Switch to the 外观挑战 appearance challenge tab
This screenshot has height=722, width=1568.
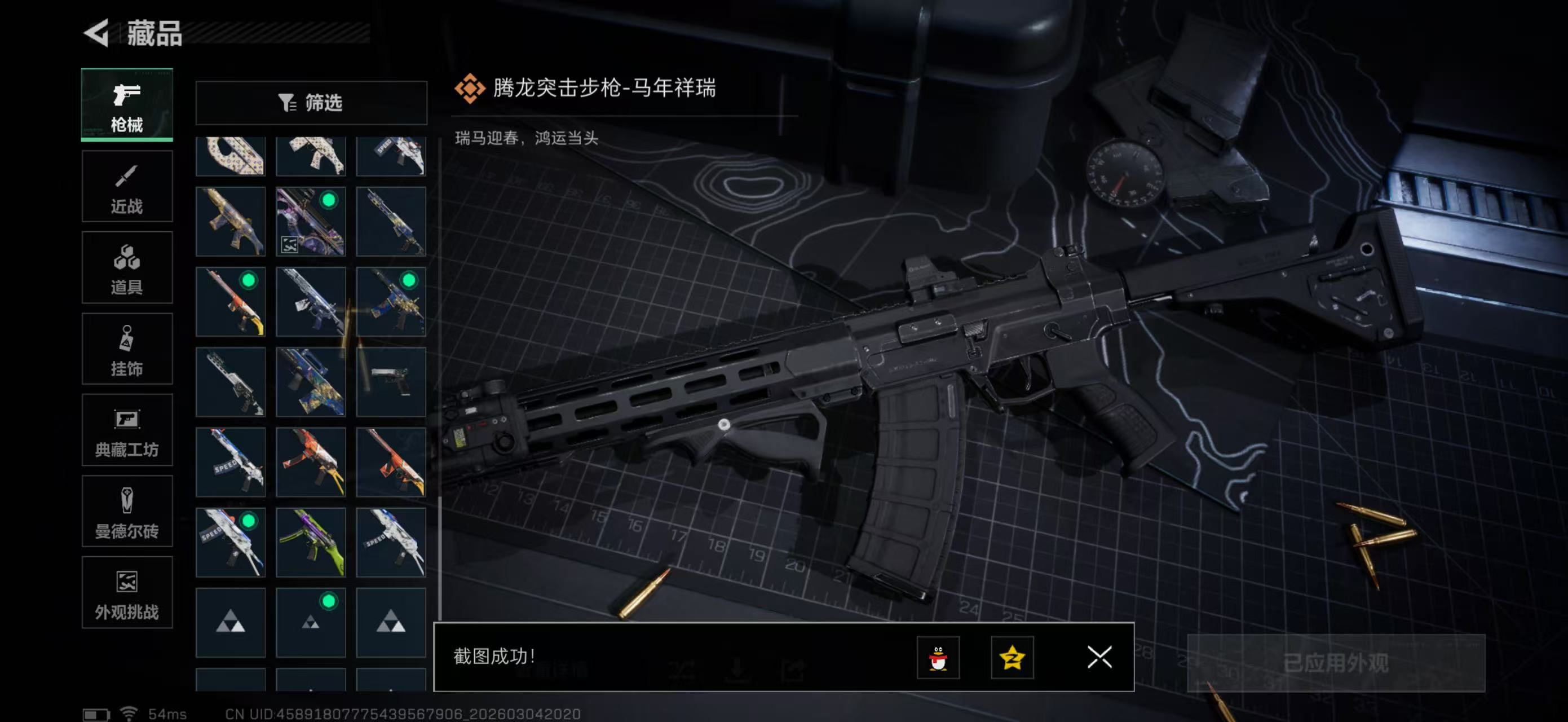(x=127, y=592)
